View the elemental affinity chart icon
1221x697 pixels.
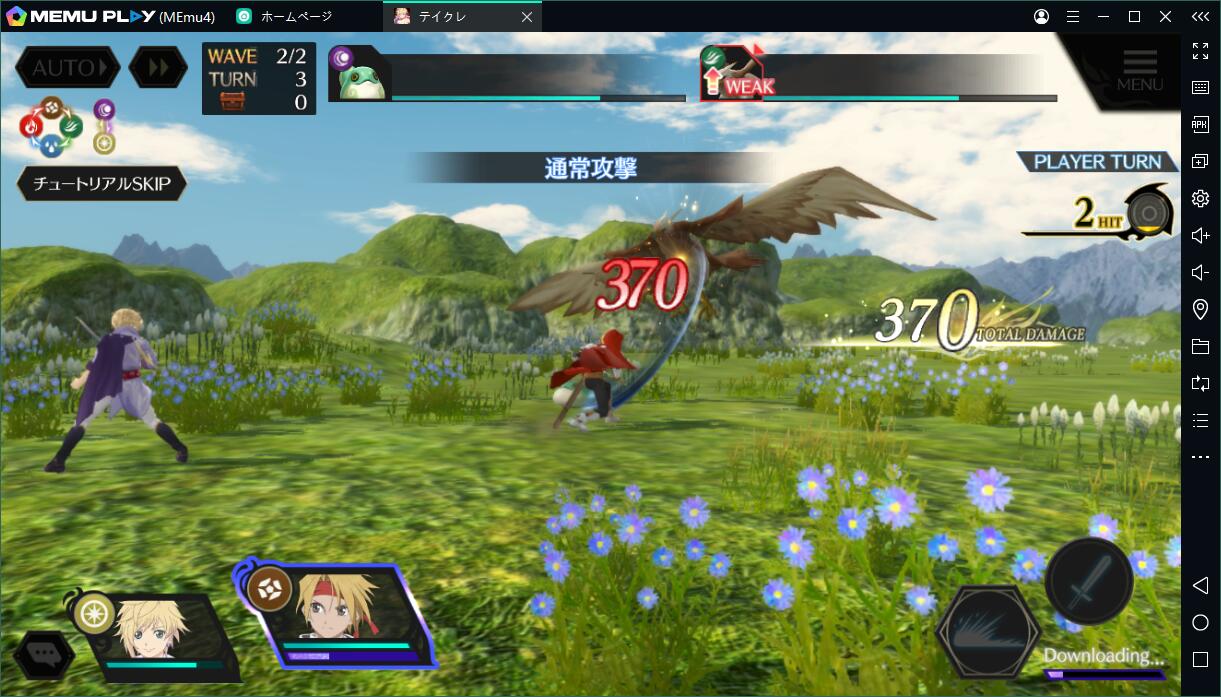point(52,125)
